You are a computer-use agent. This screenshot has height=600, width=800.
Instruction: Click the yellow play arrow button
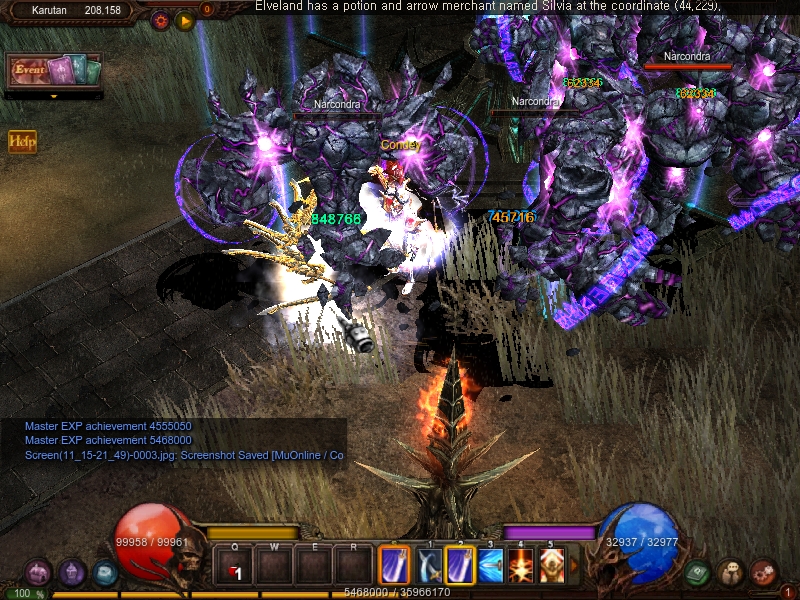(185, 20)
